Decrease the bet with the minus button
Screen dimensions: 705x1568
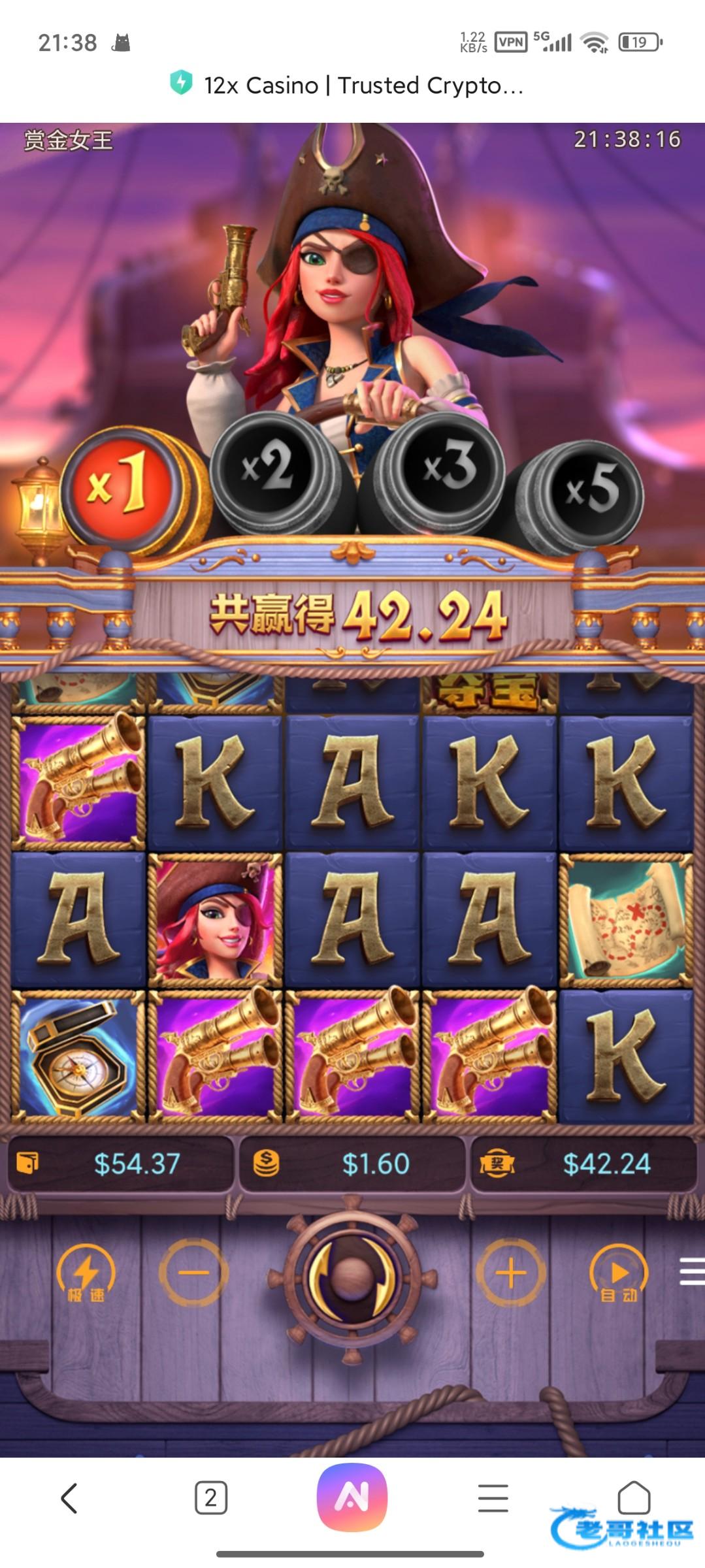tap(194, 1272)
